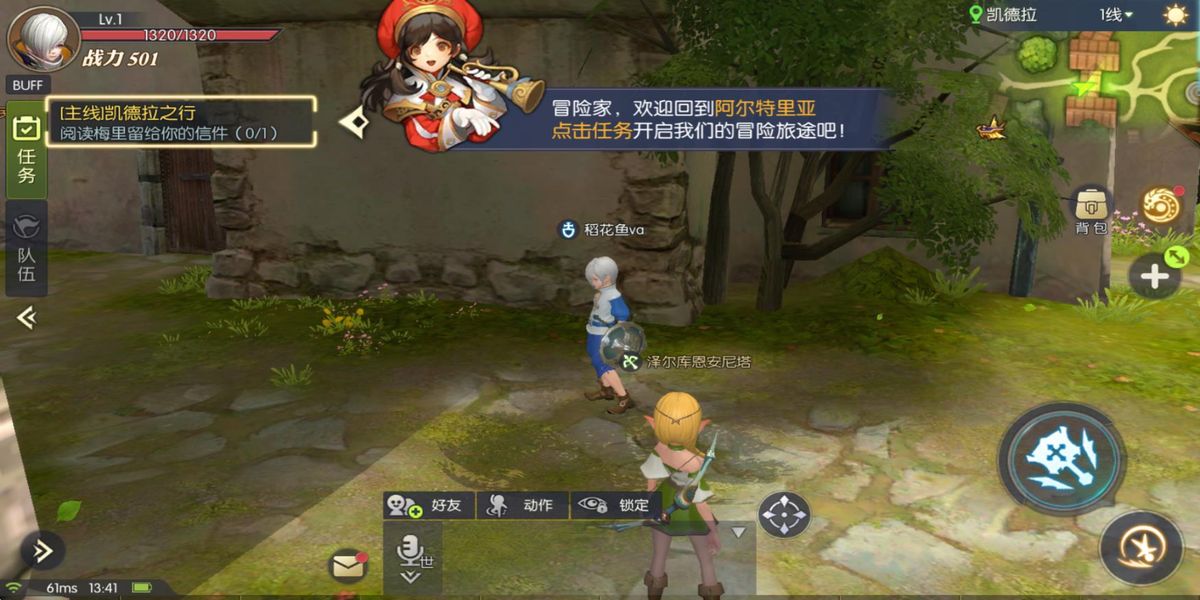The height and width of the screenshot is (600, 1200).
Task: Tap the microphone world voice button
Action: pyautogui.click(x=411, y=557)
